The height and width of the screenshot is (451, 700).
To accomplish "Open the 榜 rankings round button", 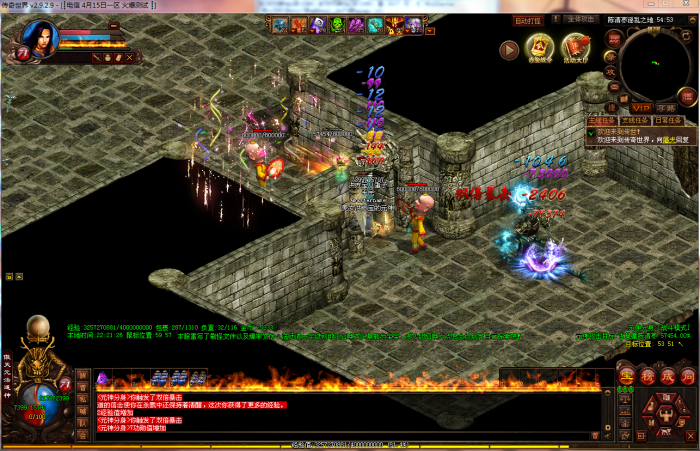I will pos(647,376).
